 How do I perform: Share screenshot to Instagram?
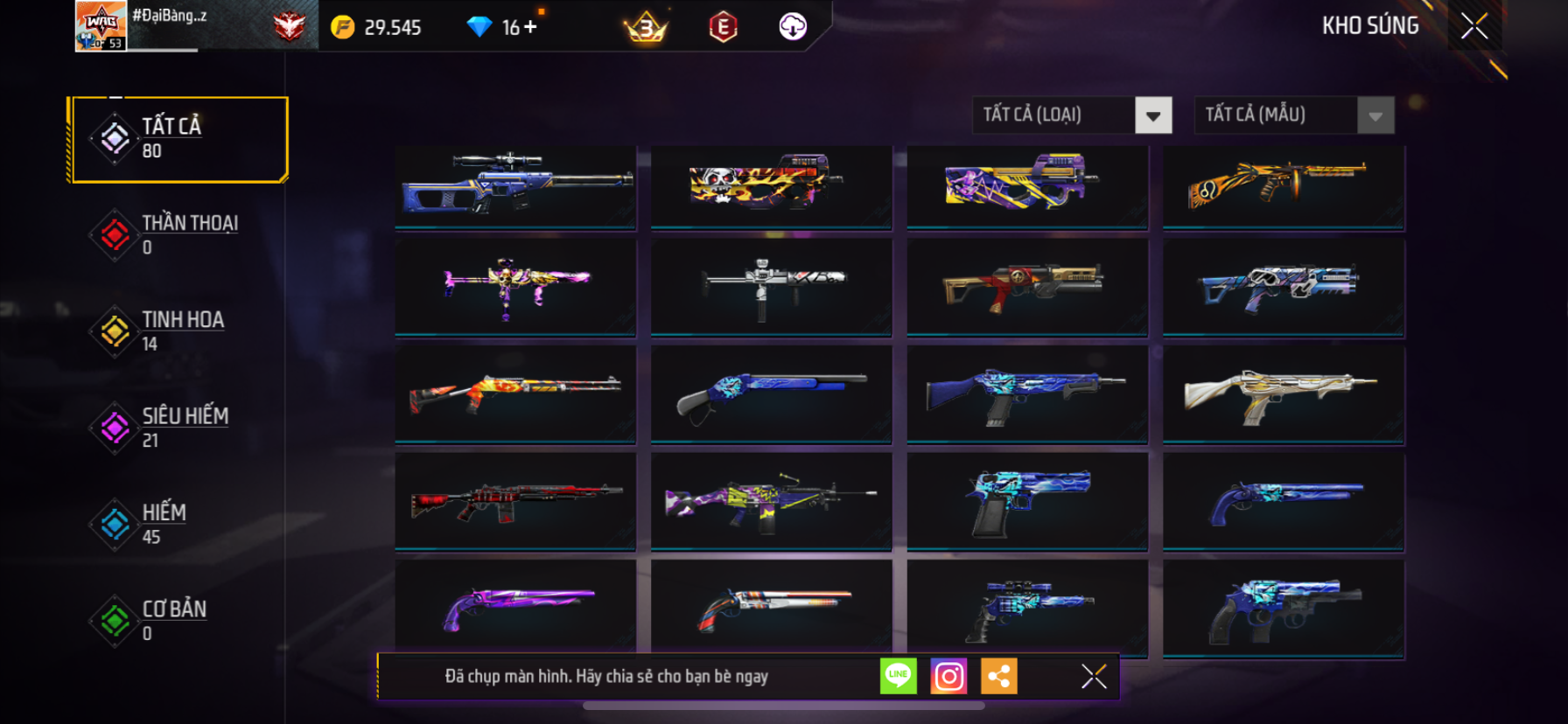click(948, 676)
